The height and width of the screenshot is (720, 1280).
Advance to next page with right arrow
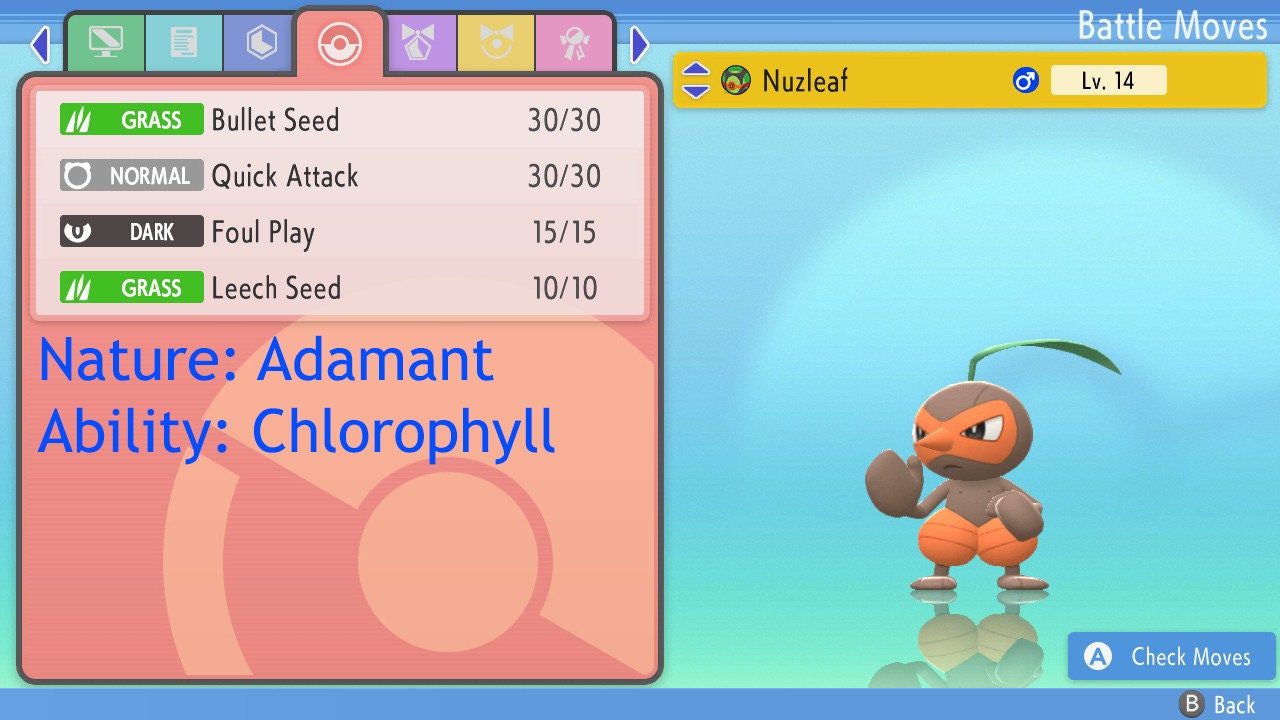coord(638,44)
